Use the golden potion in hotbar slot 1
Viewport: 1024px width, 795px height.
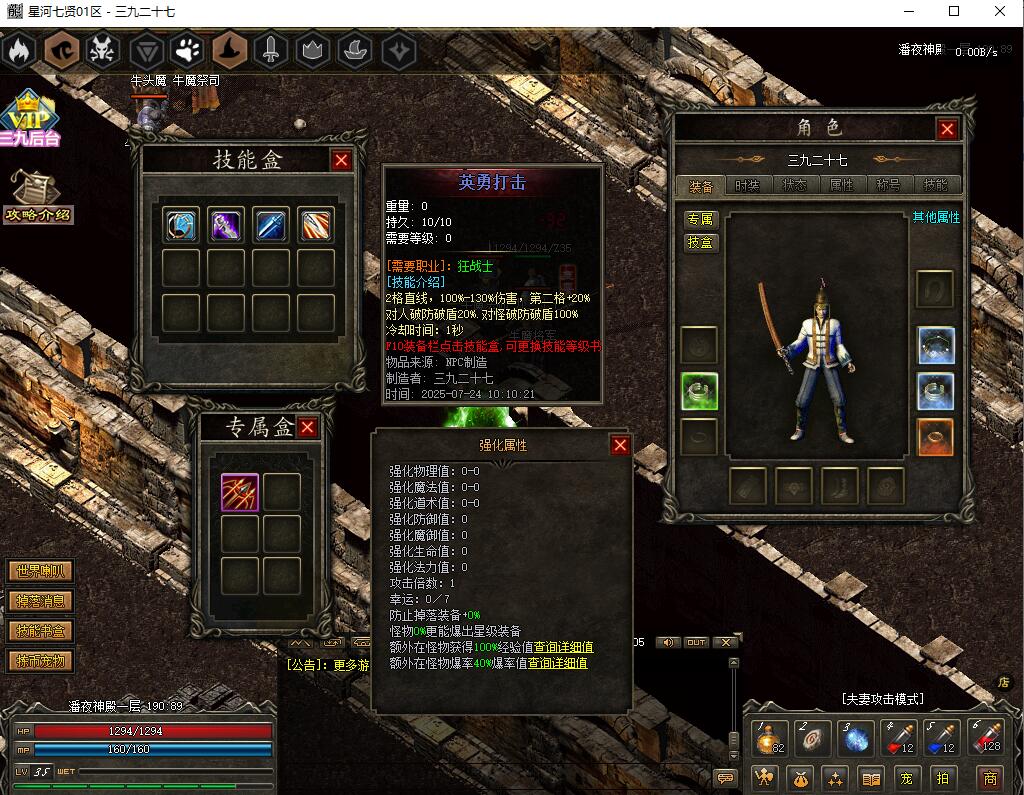click(770, 739)
